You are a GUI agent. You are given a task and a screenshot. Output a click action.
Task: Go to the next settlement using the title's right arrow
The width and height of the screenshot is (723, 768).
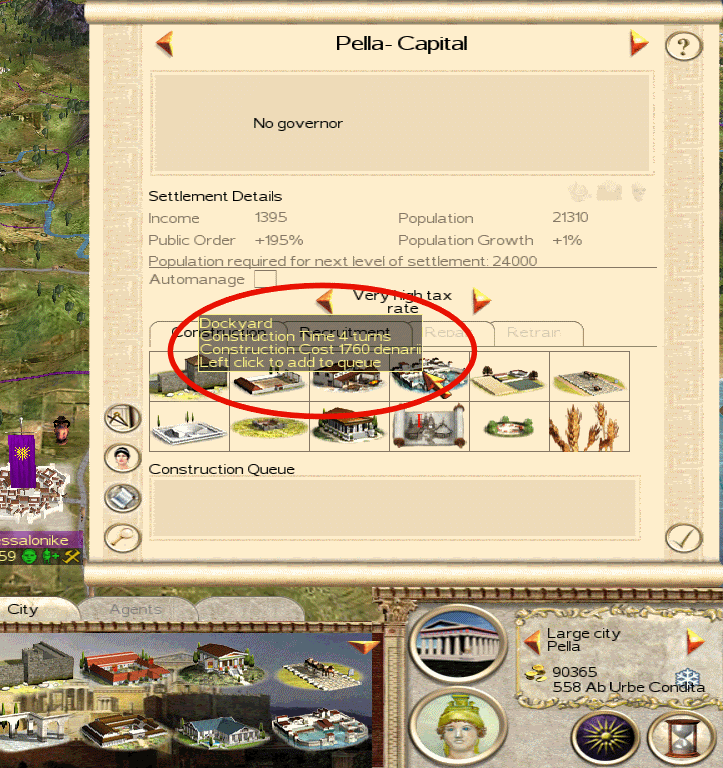tap(639, 44)
